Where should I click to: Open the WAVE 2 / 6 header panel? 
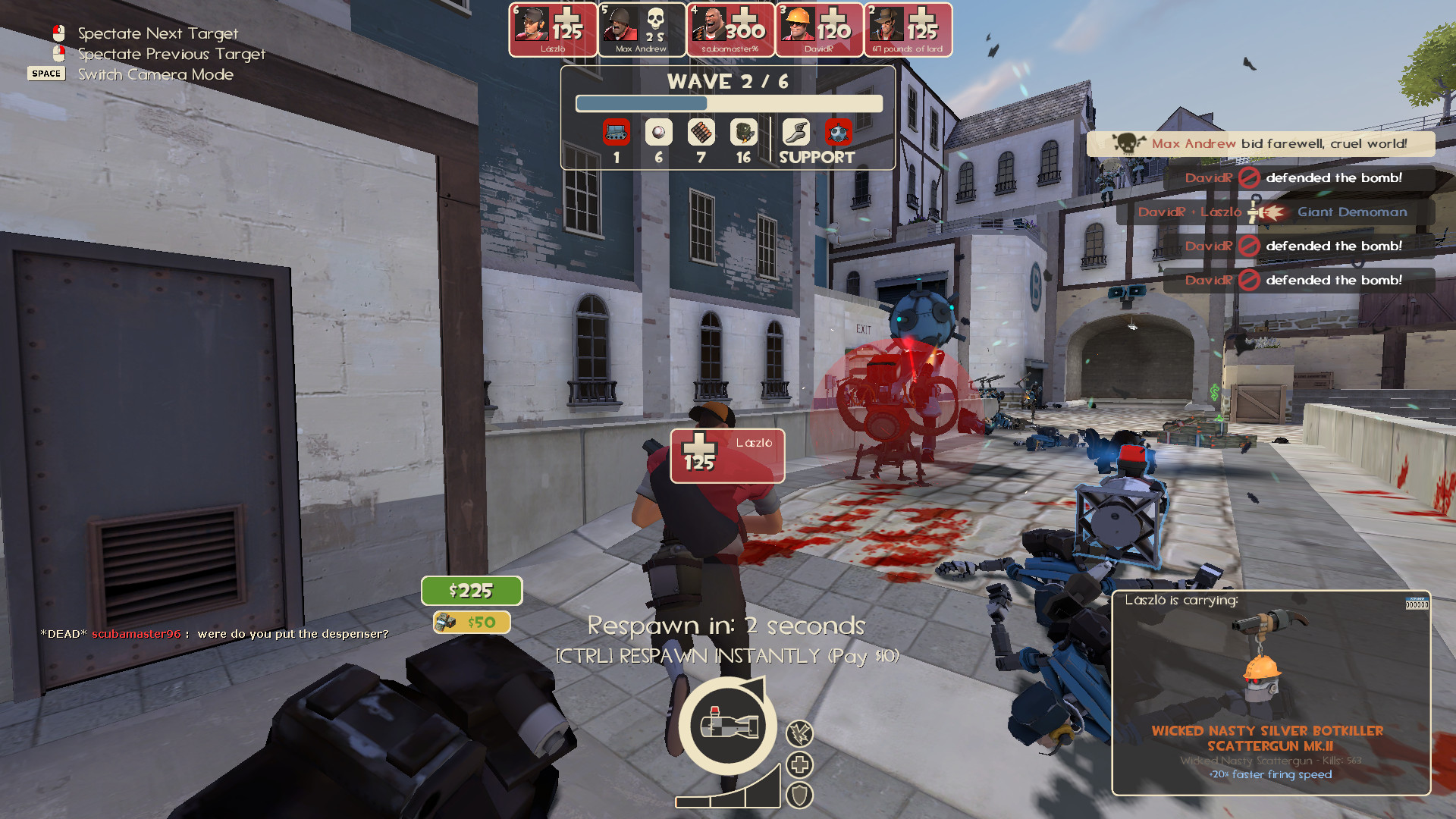728,83
